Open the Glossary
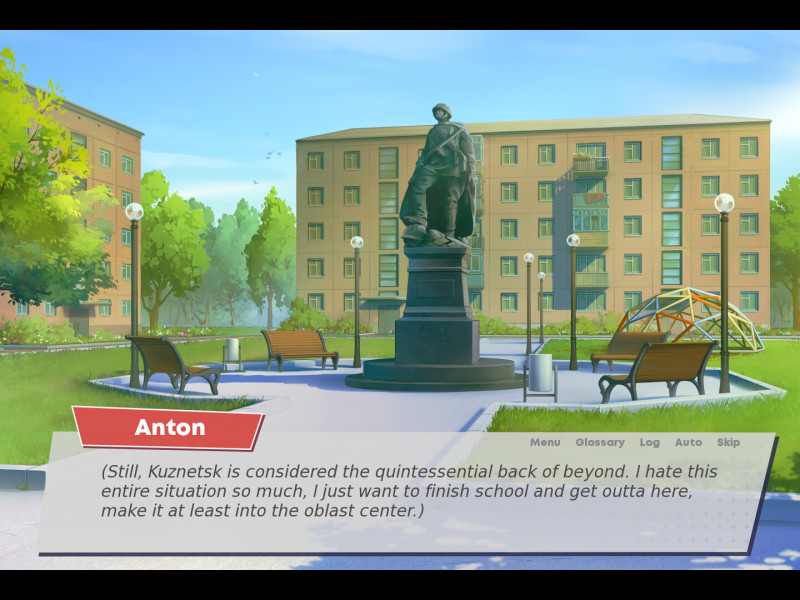Screen dimensions: 800x600 tap(599, 442)
